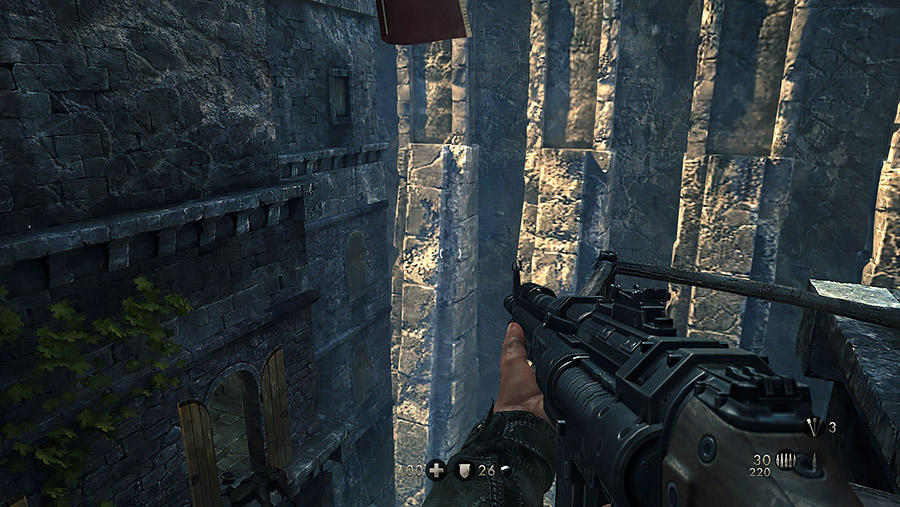Click the health cross icon
This screenshot has width=900, height=507.
pyautogui.click(x=436, y=468)
